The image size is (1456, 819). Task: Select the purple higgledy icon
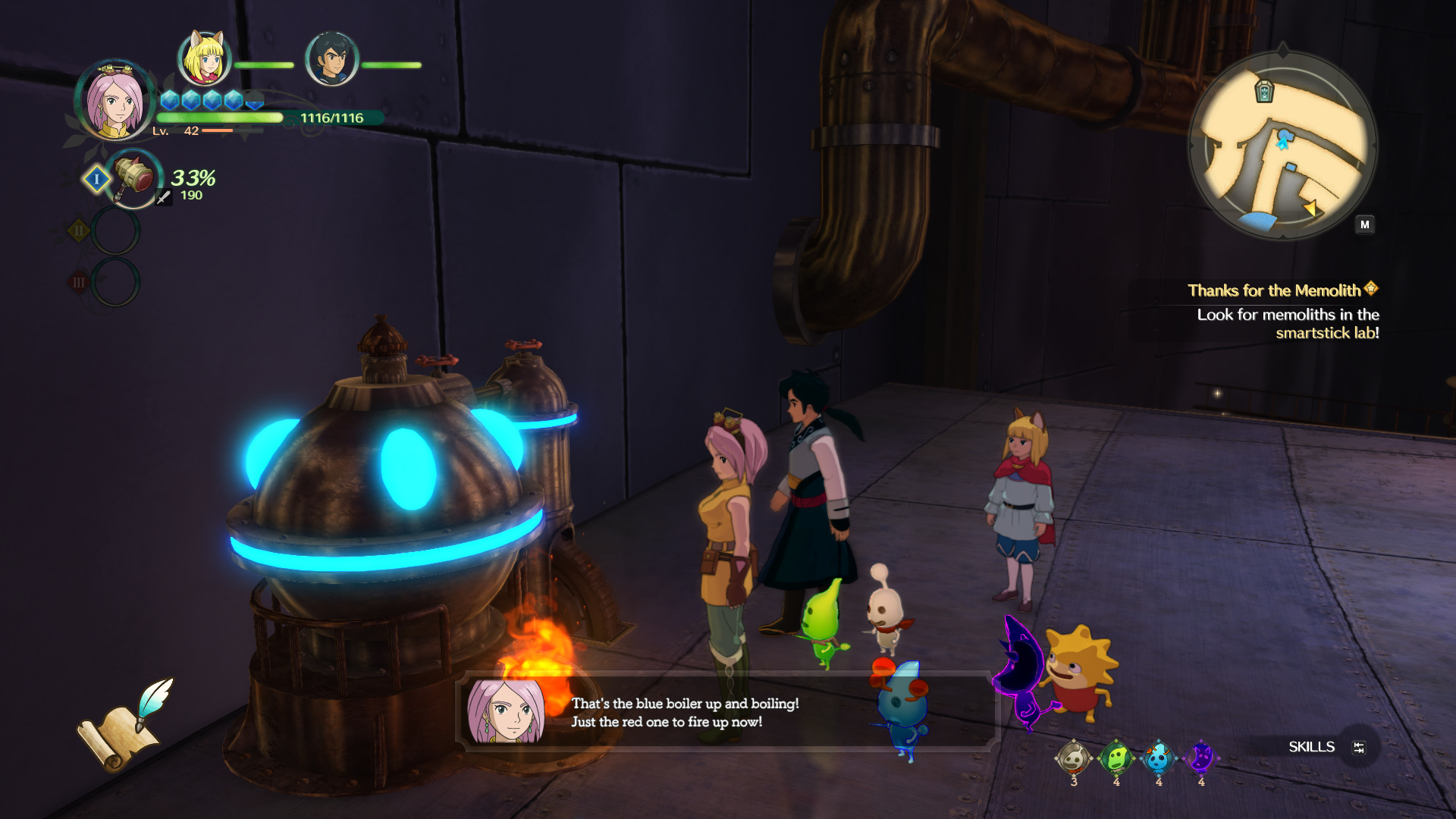(x=1200, y=758)
